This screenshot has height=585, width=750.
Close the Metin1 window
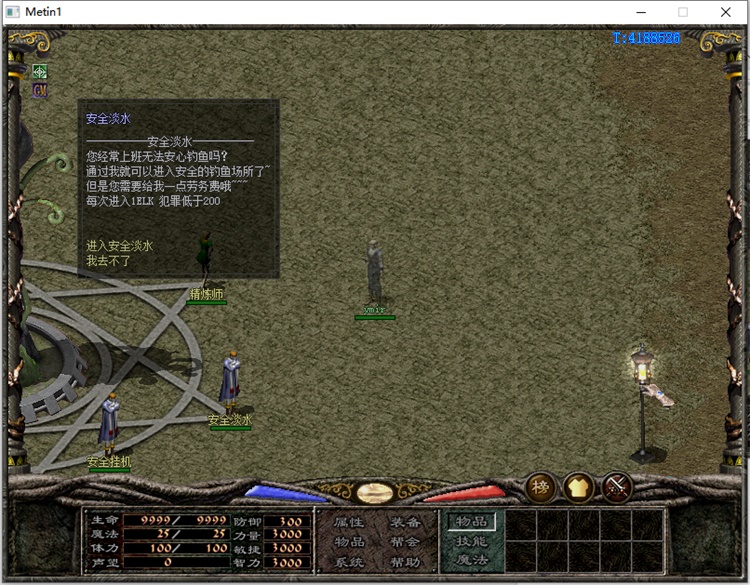[726, 12]
